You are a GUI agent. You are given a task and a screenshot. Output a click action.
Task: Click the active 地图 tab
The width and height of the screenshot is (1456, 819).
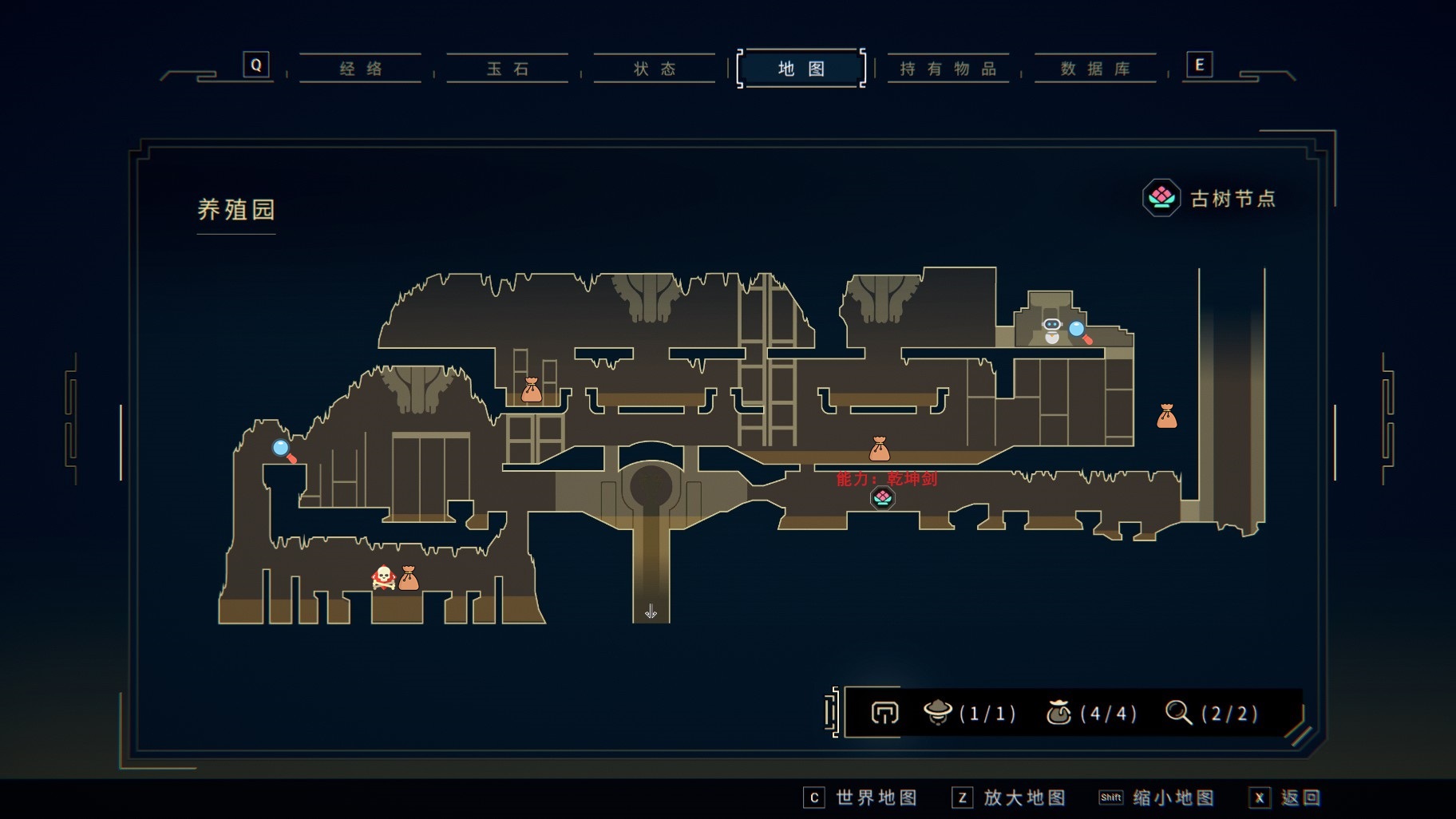click(x=801, y=69)
